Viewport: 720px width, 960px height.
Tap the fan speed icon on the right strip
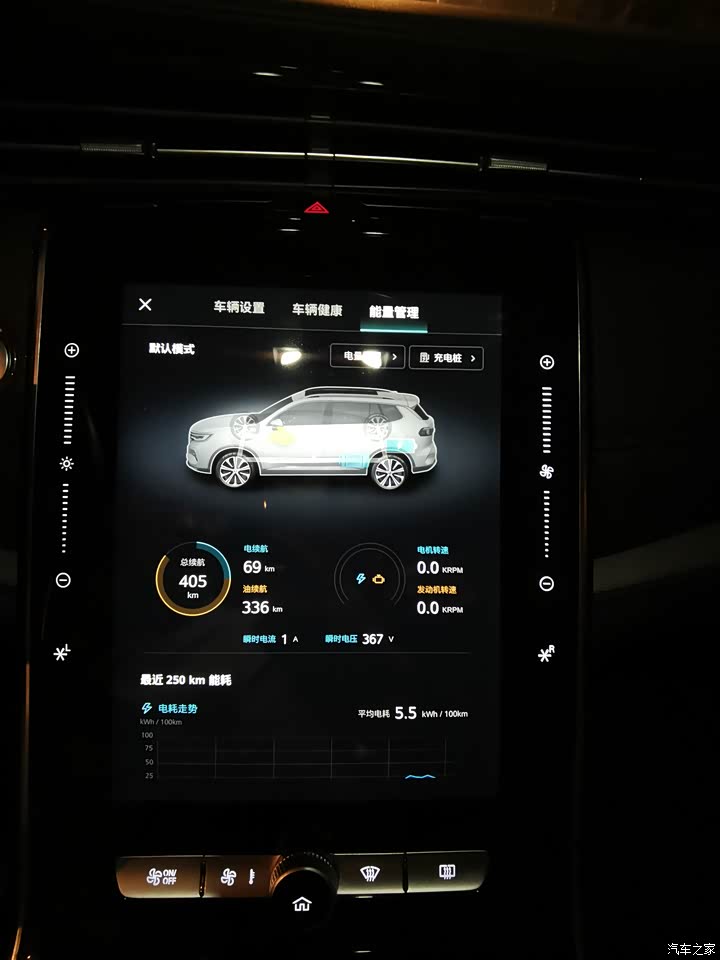[546, 471]
